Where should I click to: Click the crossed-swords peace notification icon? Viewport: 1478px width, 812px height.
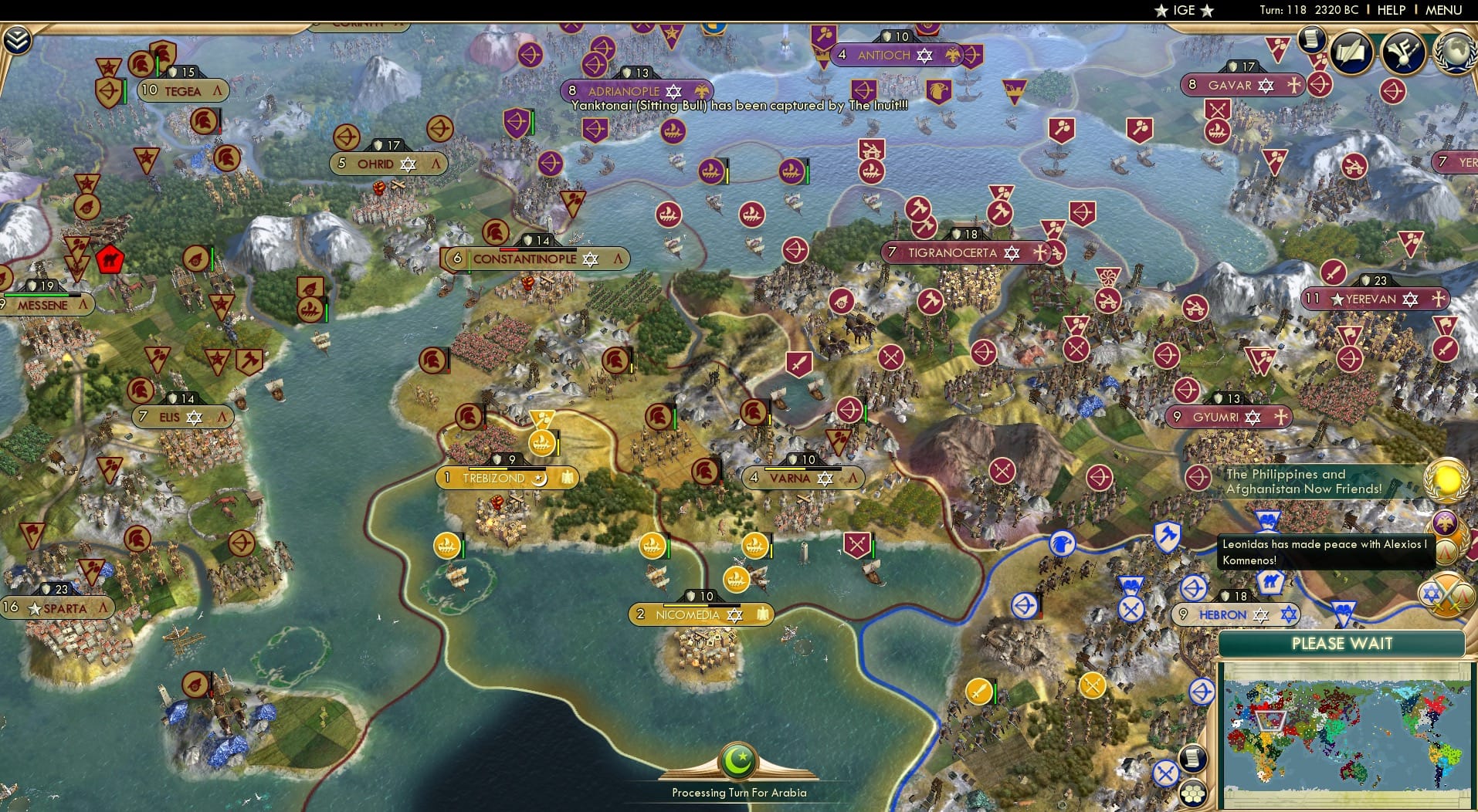pos(1446,594)
